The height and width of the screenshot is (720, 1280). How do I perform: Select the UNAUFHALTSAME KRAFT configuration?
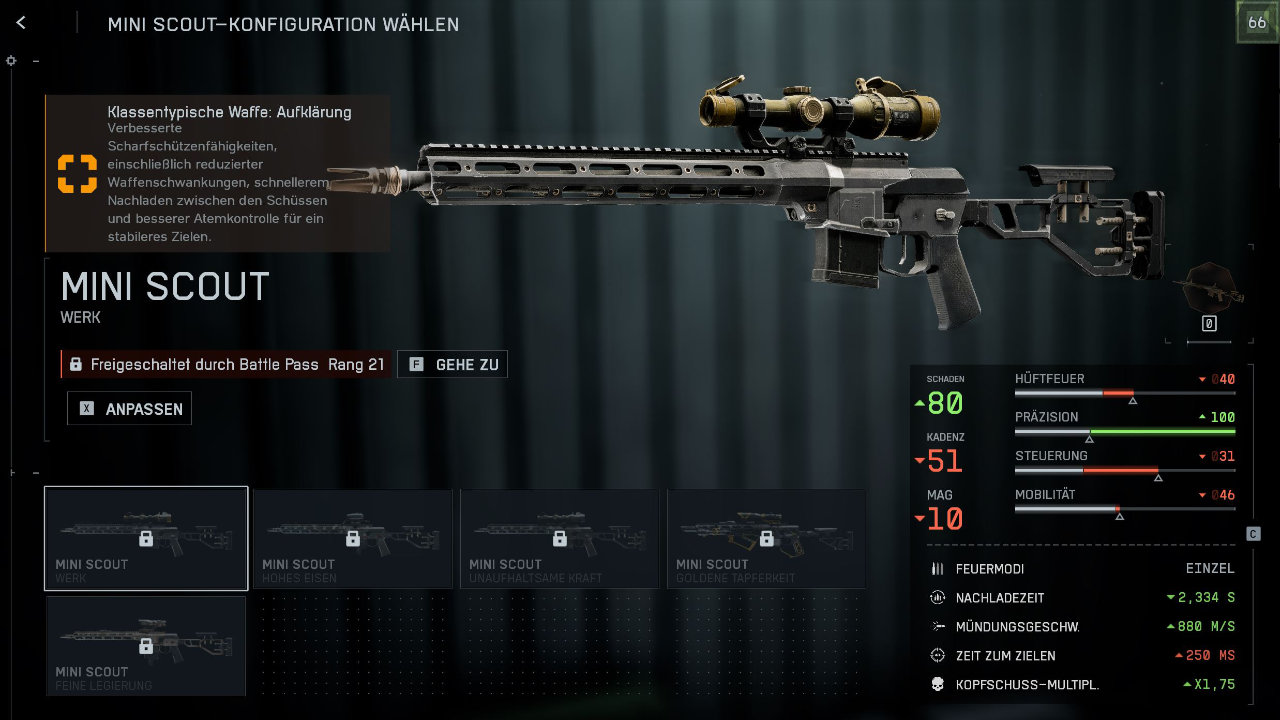pyautogui.click(x=560, y=538)
